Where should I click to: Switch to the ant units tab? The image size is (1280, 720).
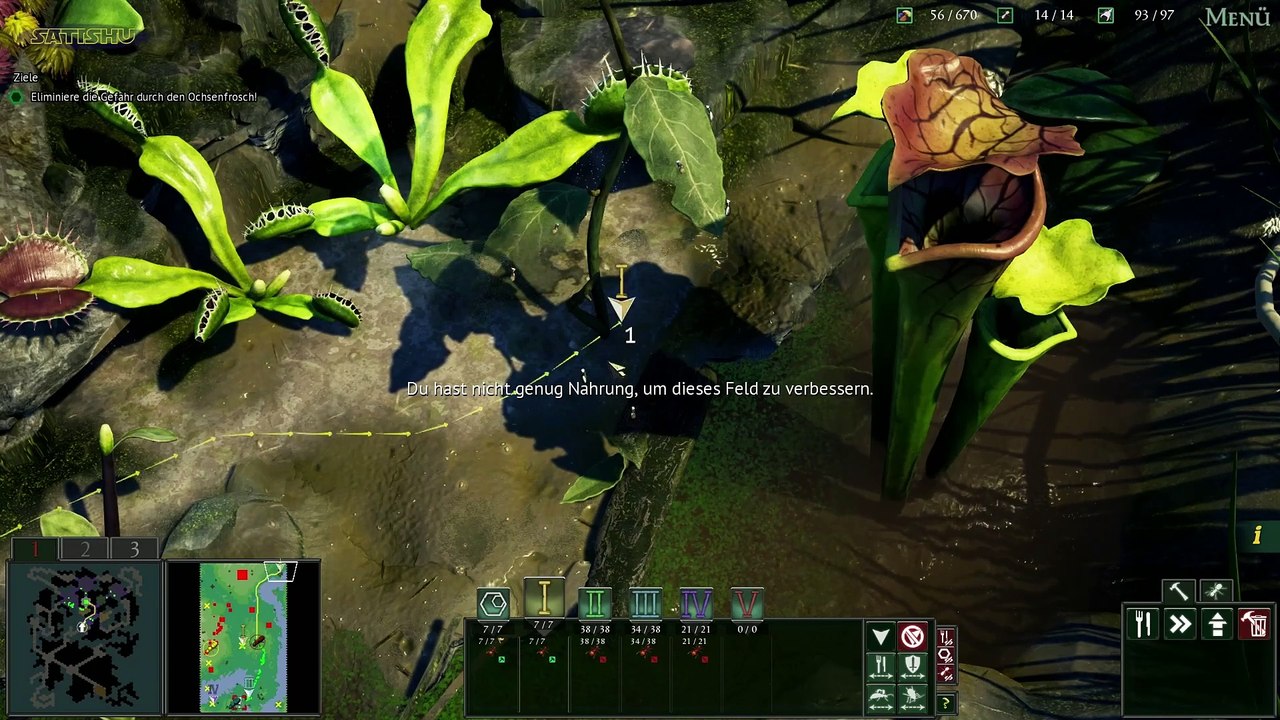tap(1216, 591)
